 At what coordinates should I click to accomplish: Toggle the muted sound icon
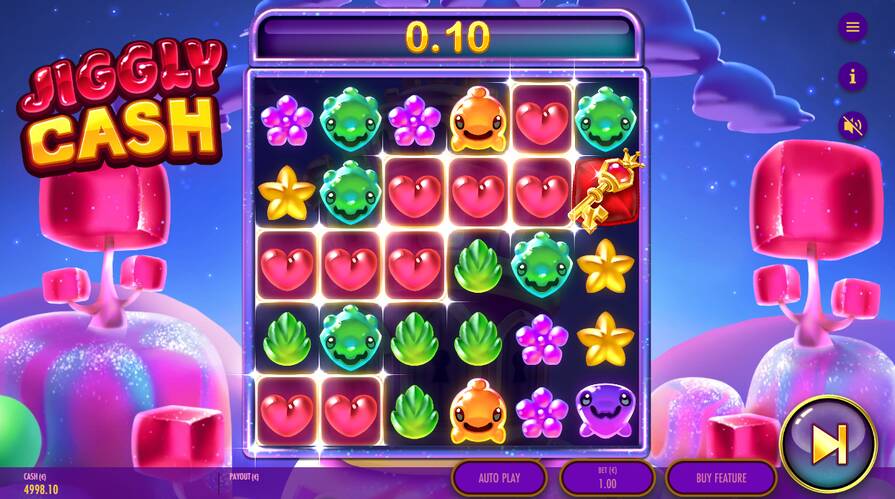852,126
